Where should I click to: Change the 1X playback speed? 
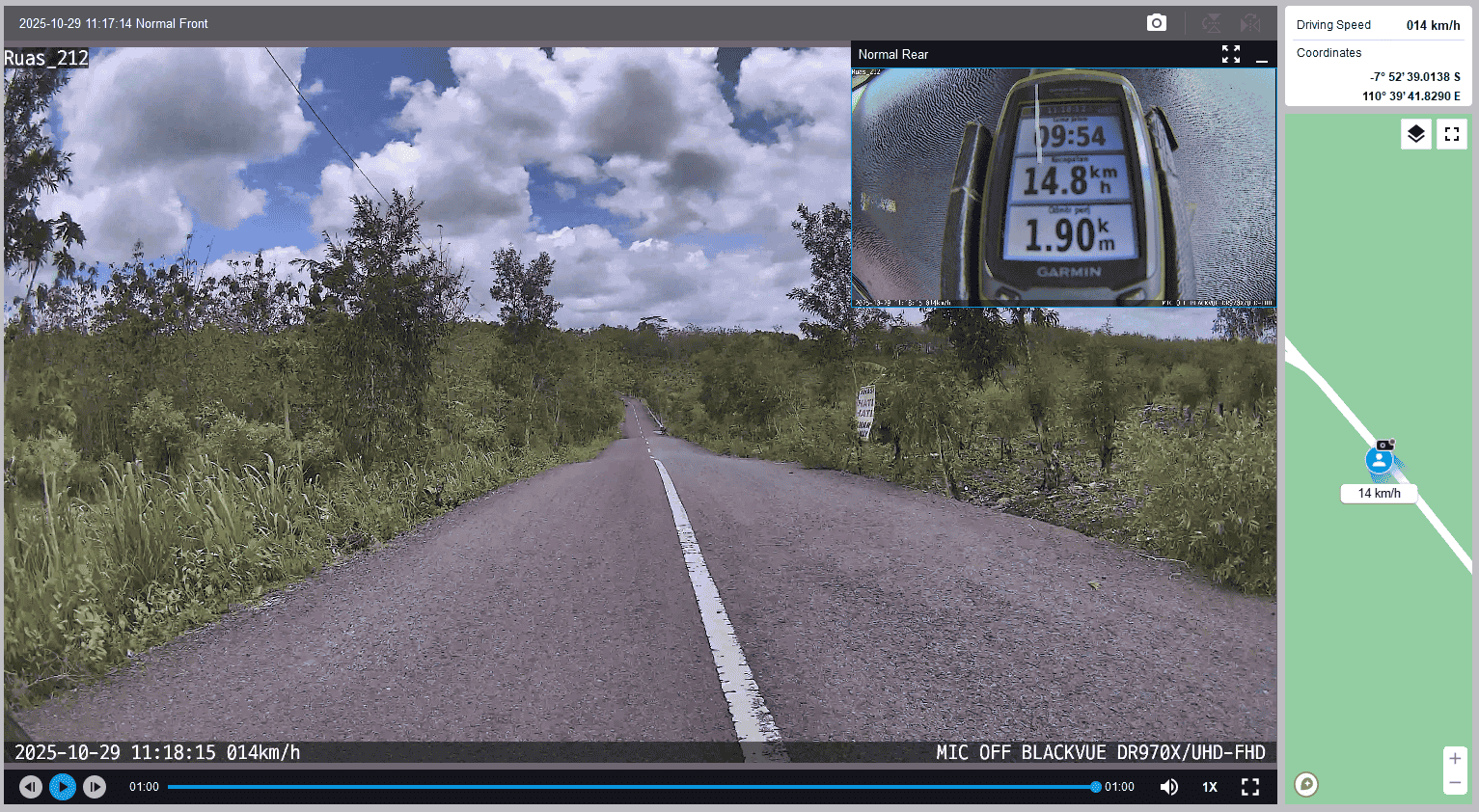[1209, 787]
